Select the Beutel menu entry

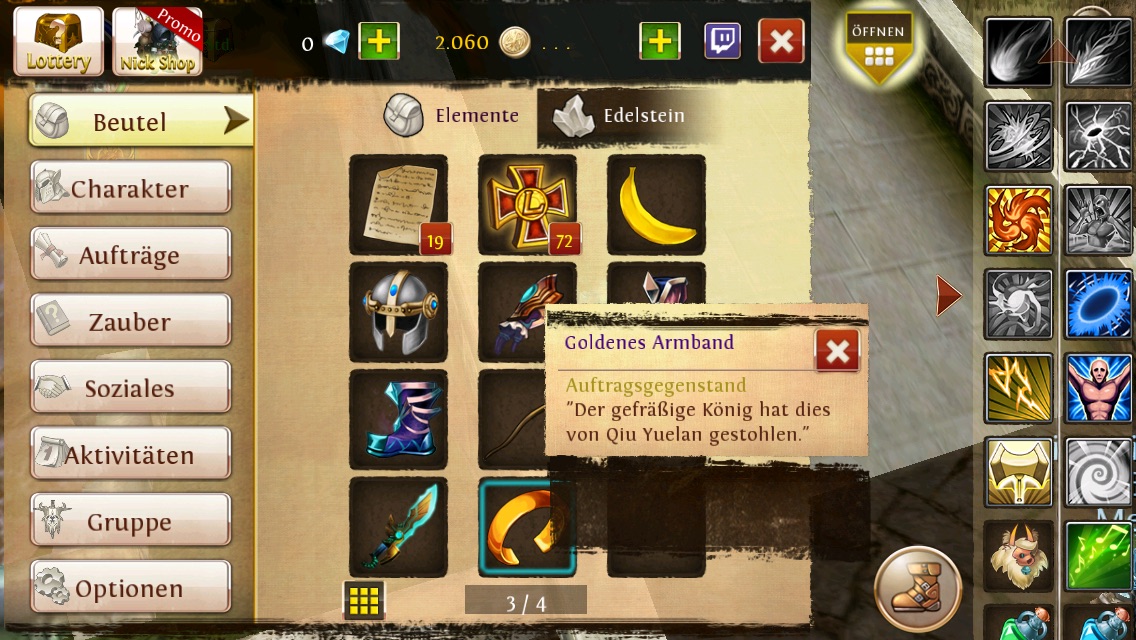pos(130,122)
